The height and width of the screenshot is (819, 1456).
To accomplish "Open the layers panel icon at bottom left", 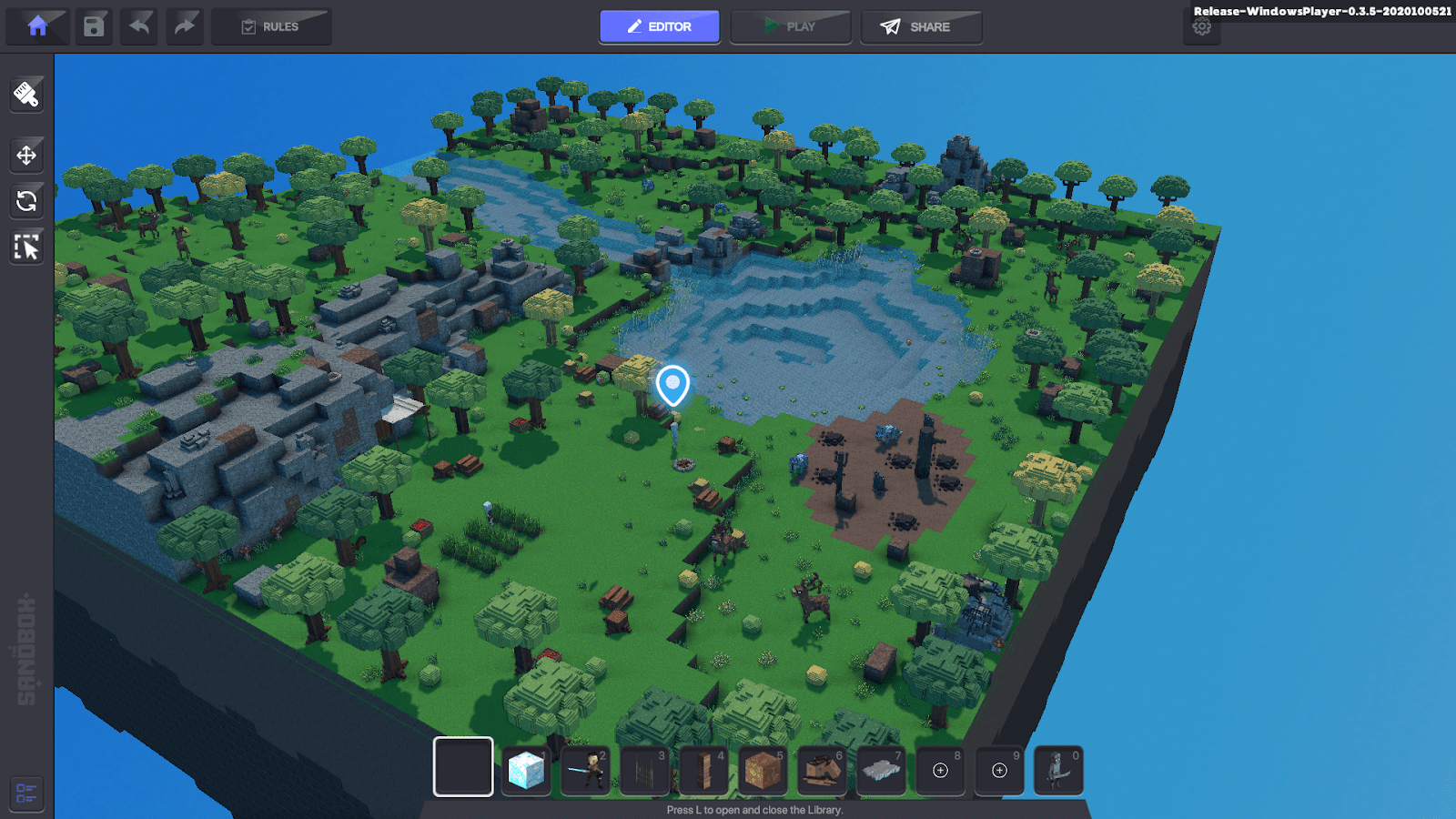I will point(26,793).
